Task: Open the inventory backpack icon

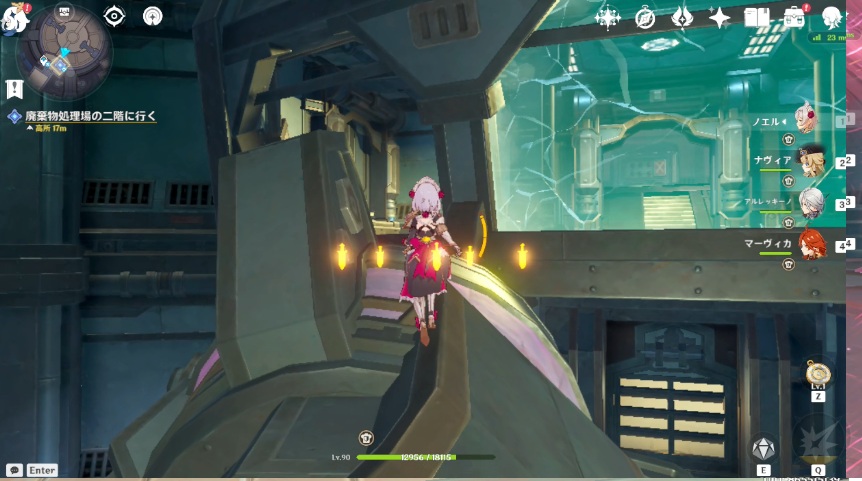Action: [x=794, y=17]
